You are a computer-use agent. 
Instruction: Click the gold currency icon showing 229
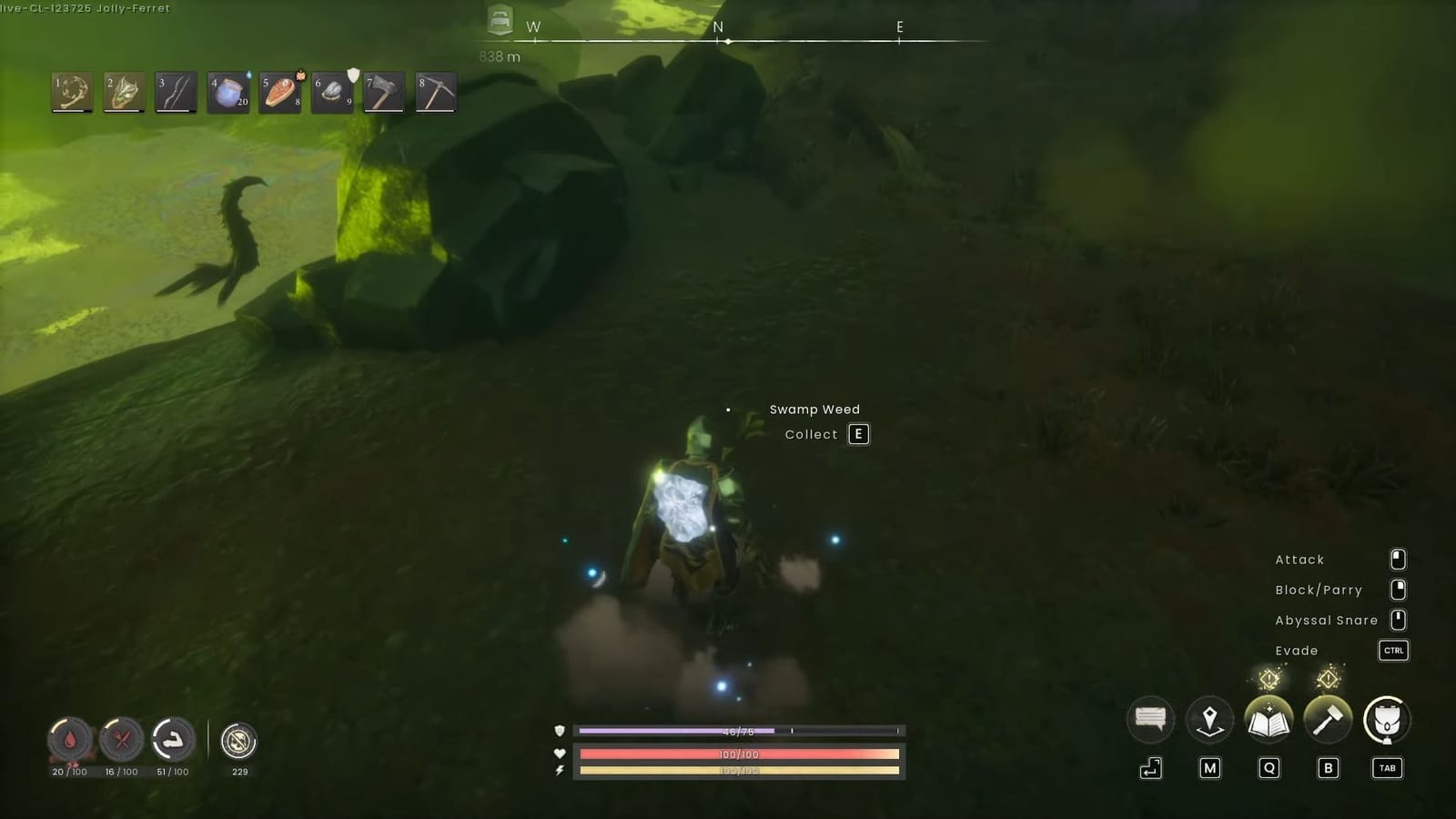239,742
